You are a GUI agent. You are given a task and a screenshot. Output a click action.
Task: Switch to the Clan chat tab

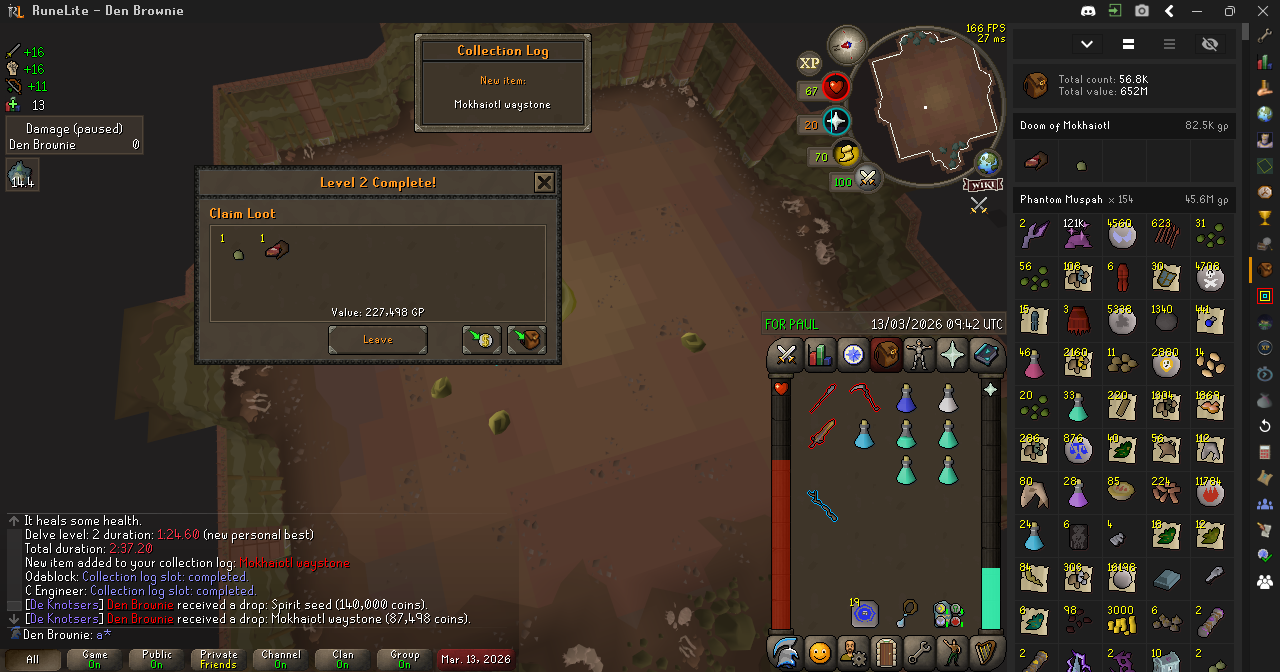[343, 660]
